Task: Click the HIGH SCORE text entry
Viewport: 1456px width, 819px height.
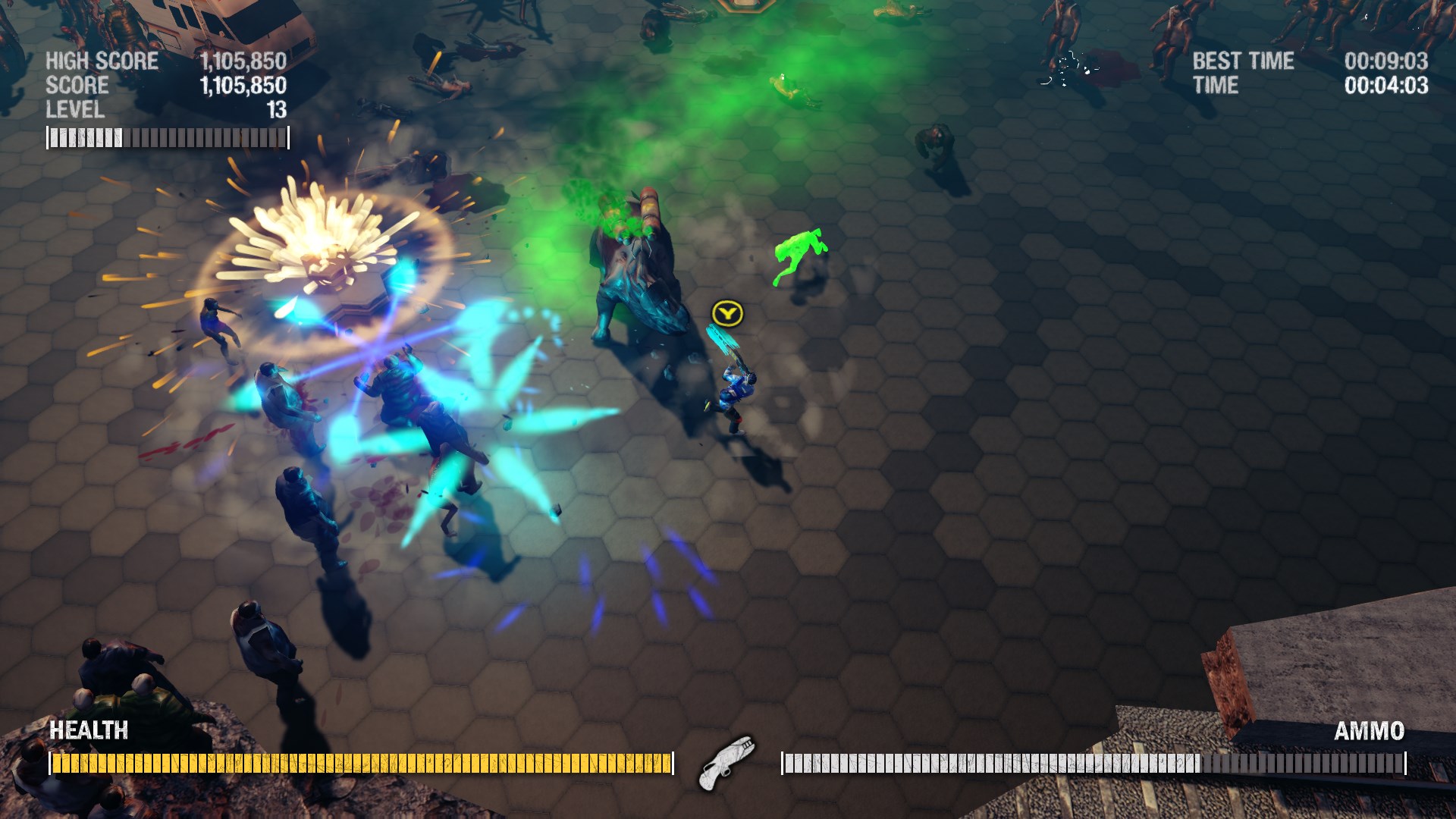Action: pyautogui.click(x=102, y=61)
